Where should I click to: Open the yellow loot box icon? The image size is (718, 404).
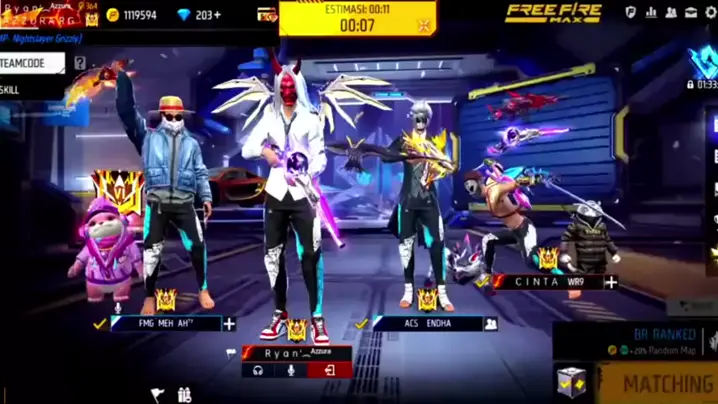coord(571,381)
